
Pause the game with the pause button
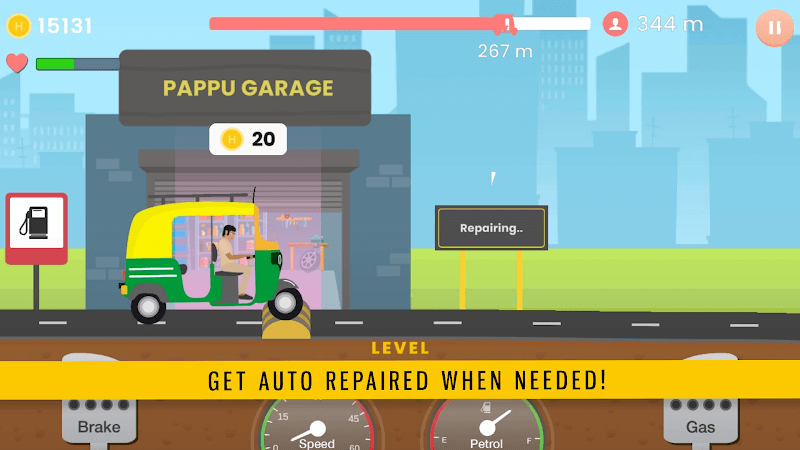774,27
